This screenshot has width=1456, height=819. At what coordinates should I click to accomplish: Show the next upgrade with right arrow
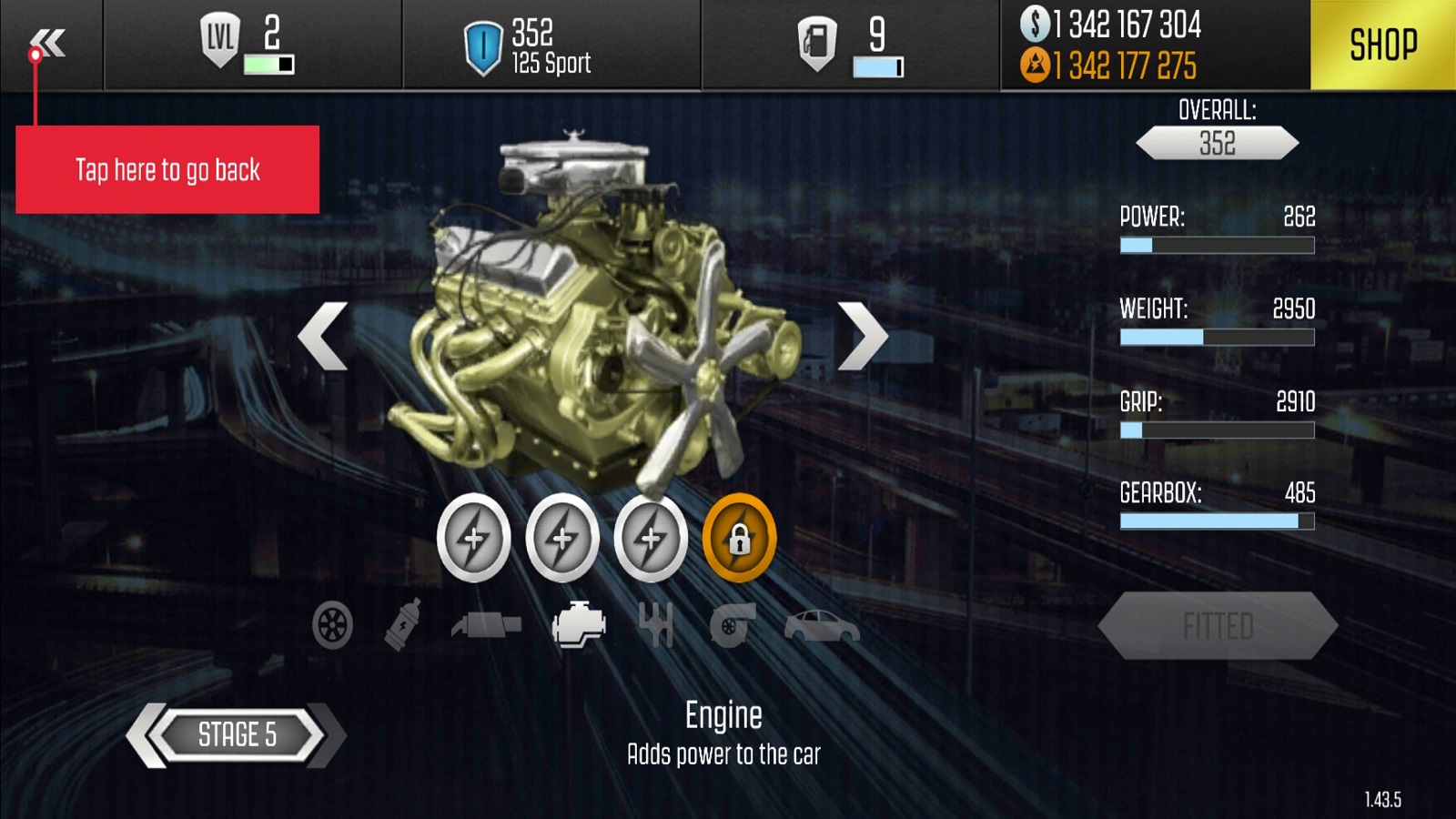861,336
